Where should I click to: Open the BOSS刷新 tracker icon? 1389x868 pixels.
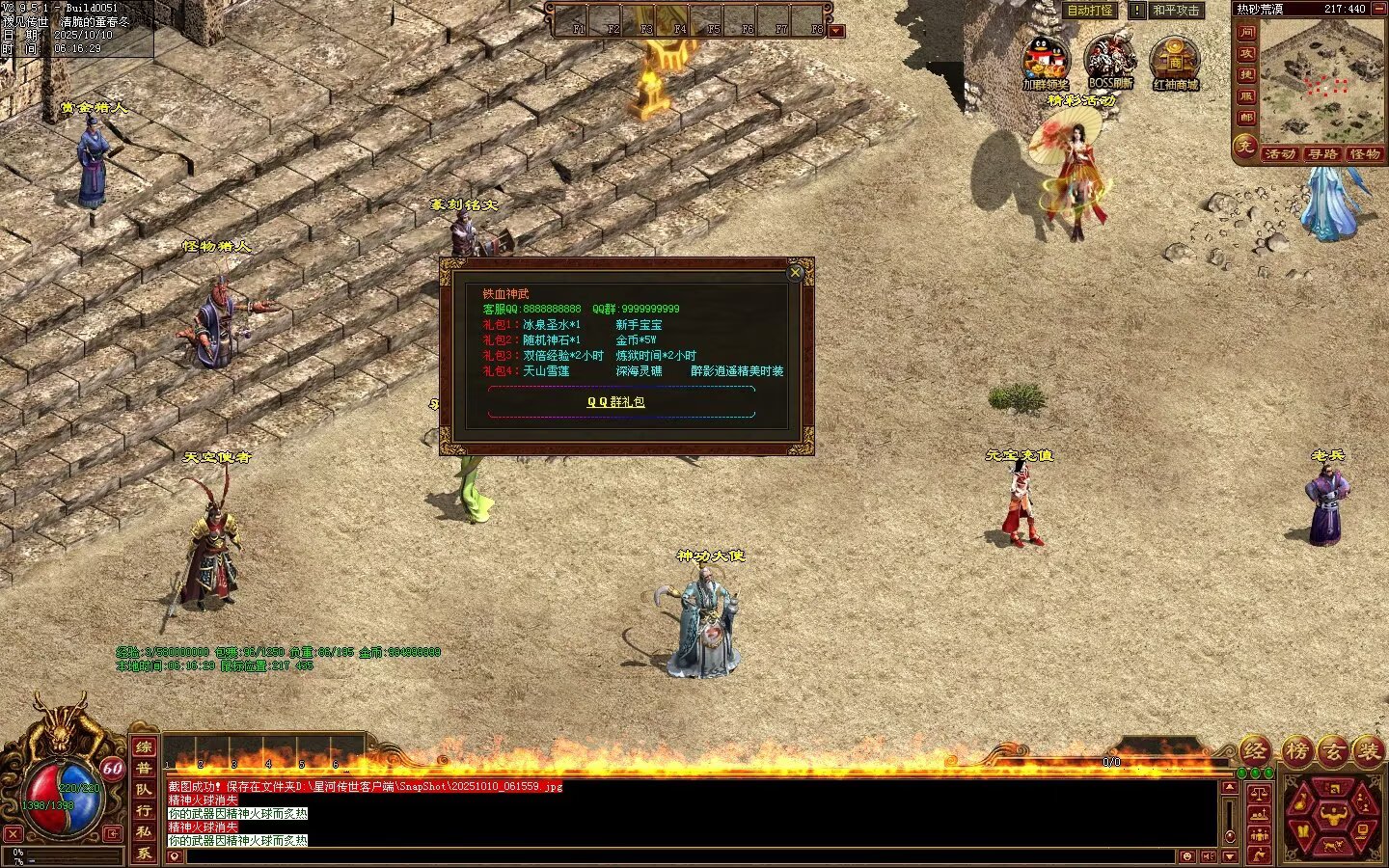coord(1109,62)
